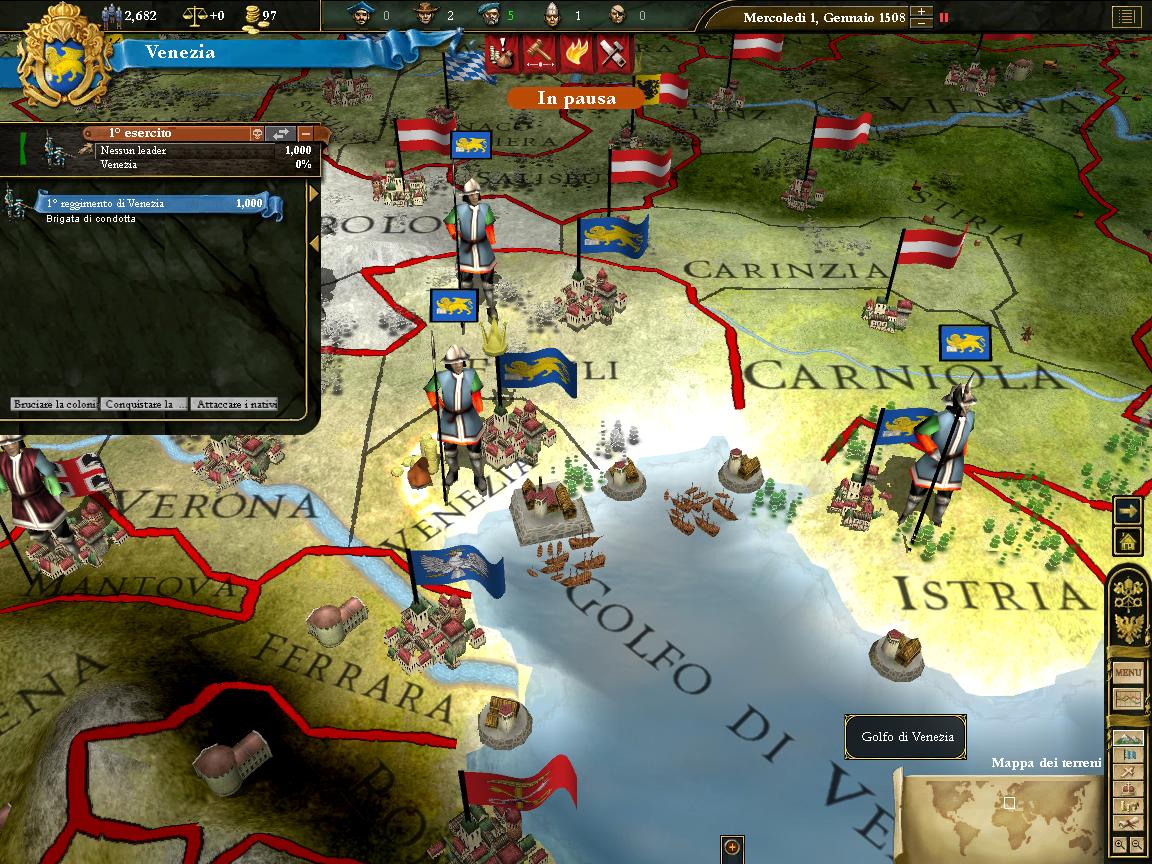Viewport: 1152px width, 864px height.
Task: Open the list panel icon at top right
Action: click(1126, 17)
